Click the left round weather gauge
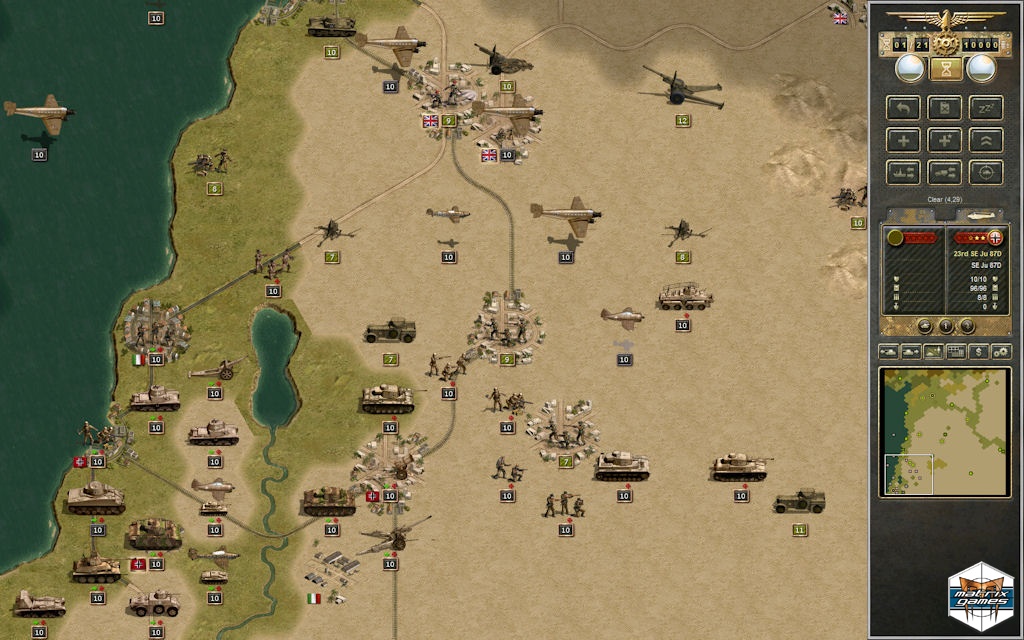The height and width of the screenshot is (640, 1024). pyautogui.click(x=909, y=68)
